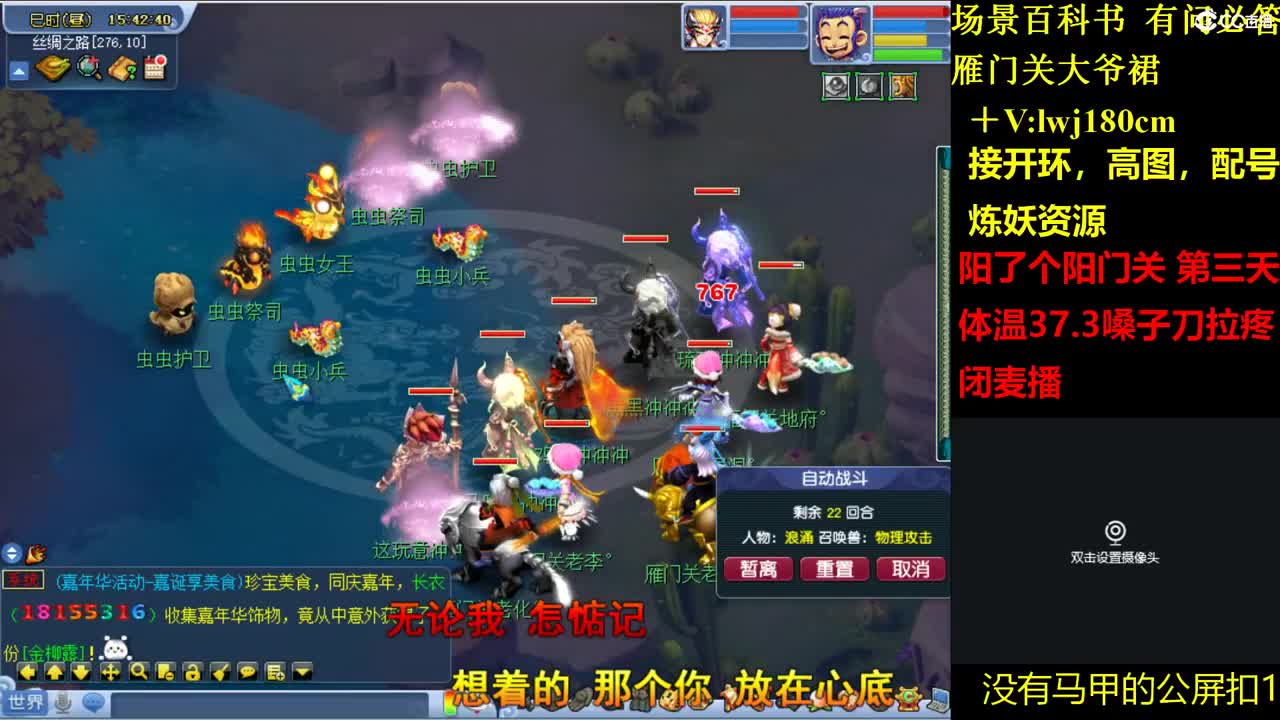Click the add chat window icon in chat toolbar

(x=274, y=671)
